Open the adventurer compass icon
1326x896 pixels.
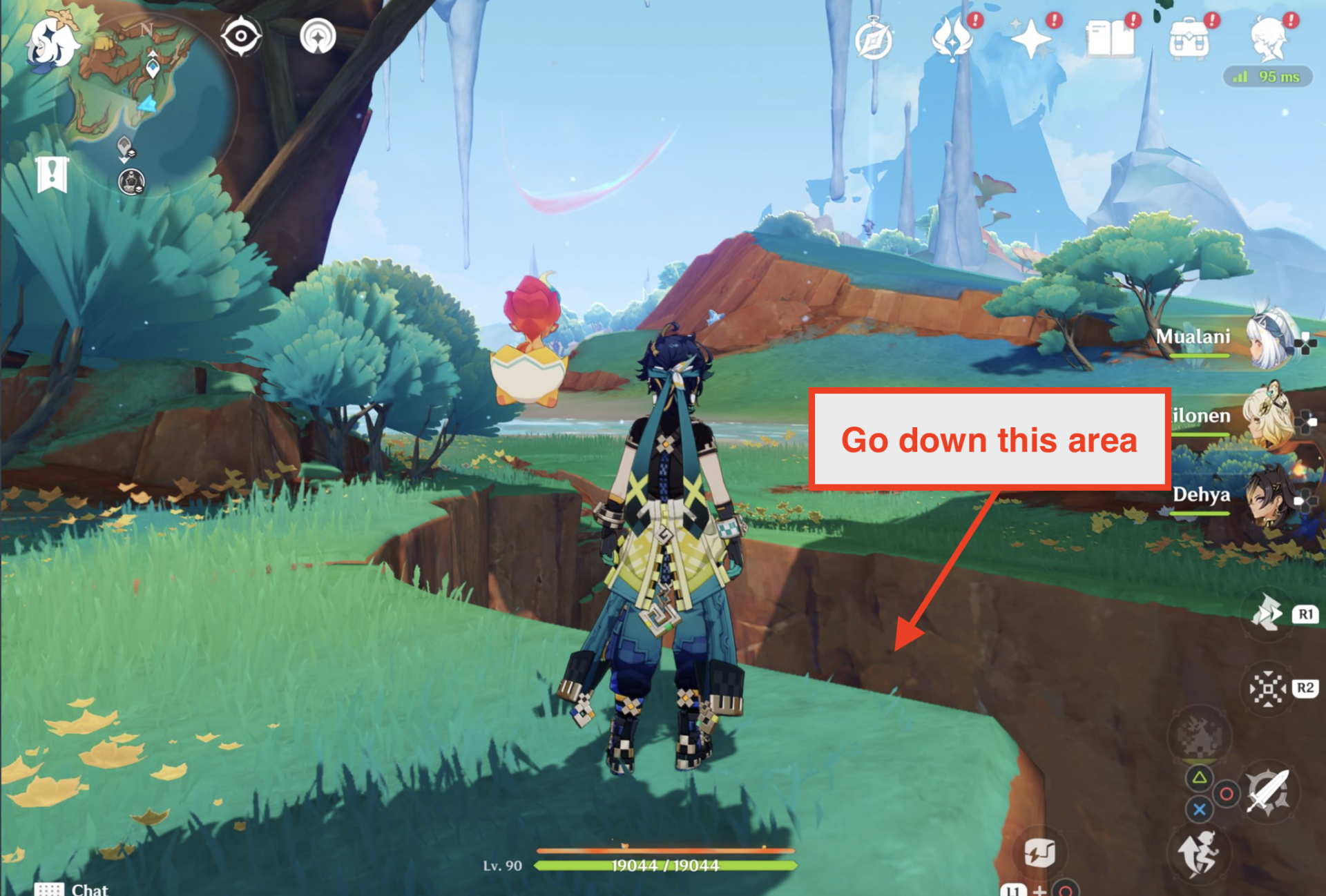click(874, 40)
